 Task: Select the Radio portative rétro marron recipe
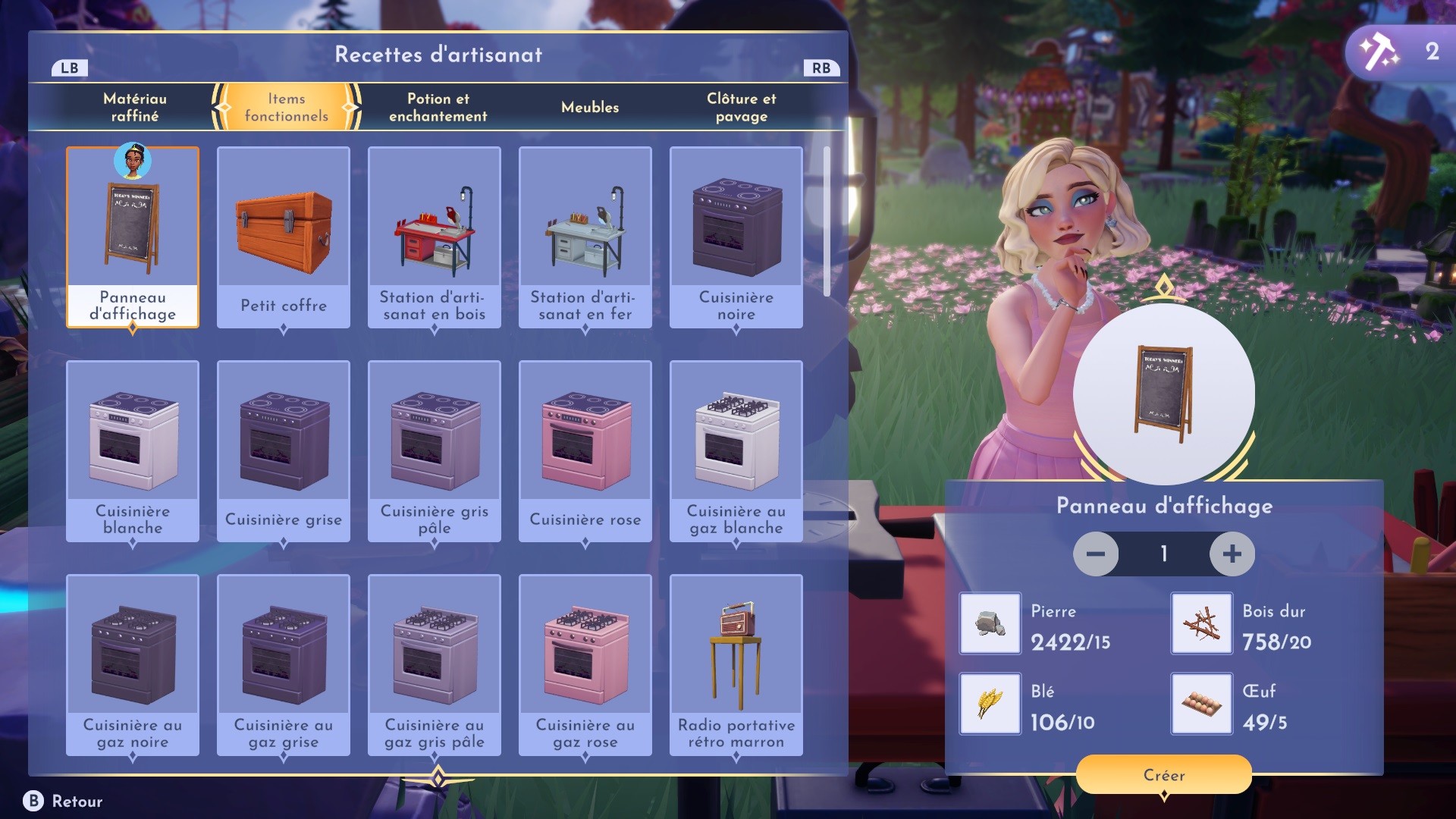(x=736, y=665)
